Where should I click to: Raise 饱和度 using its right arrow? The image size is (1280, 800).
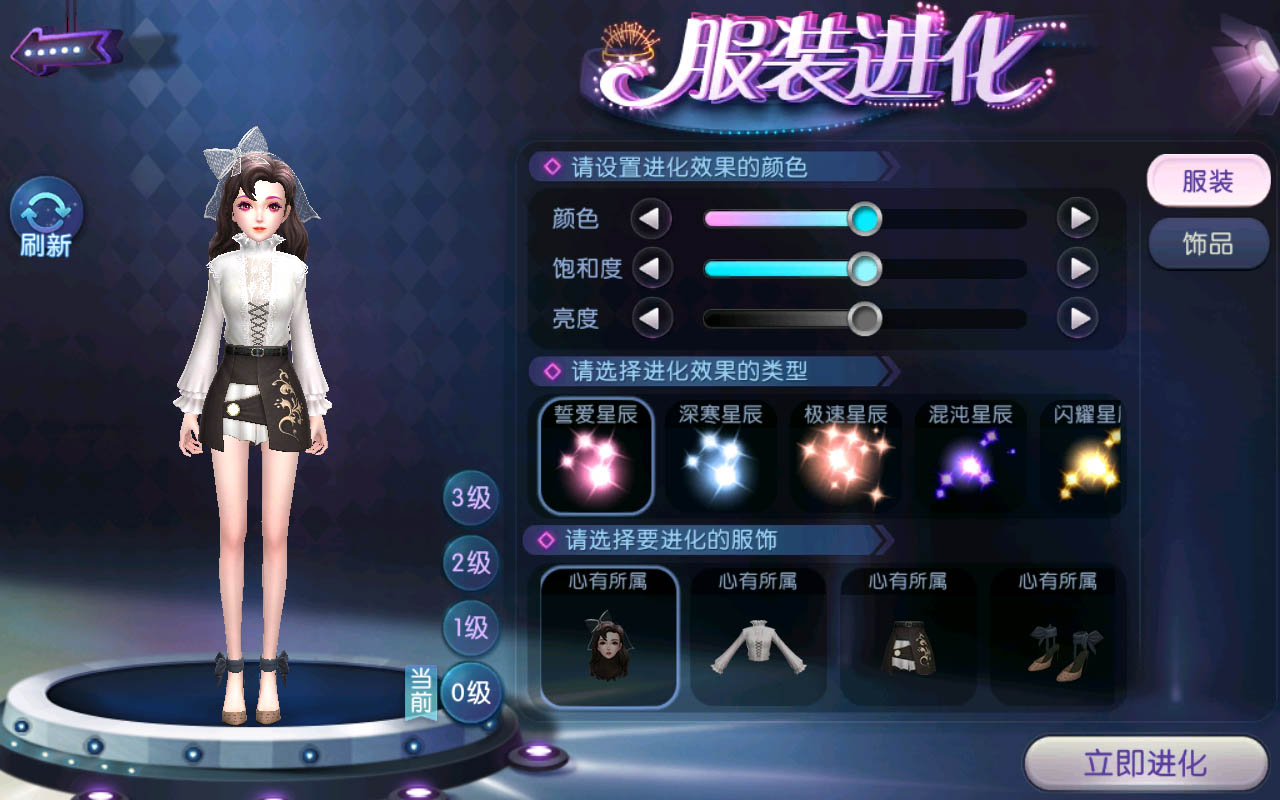coord(1078,268)
